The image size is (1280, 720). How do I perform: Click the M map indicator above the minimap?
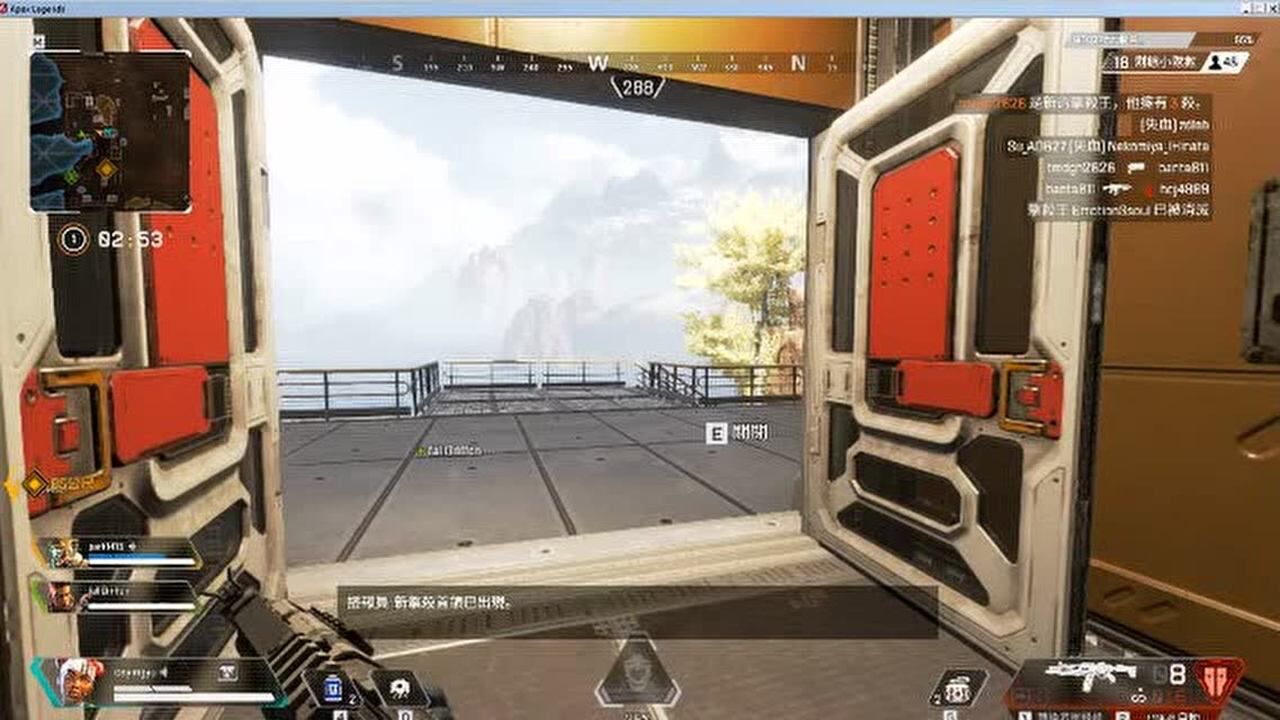pyautogui.click(x=40, y=43)
